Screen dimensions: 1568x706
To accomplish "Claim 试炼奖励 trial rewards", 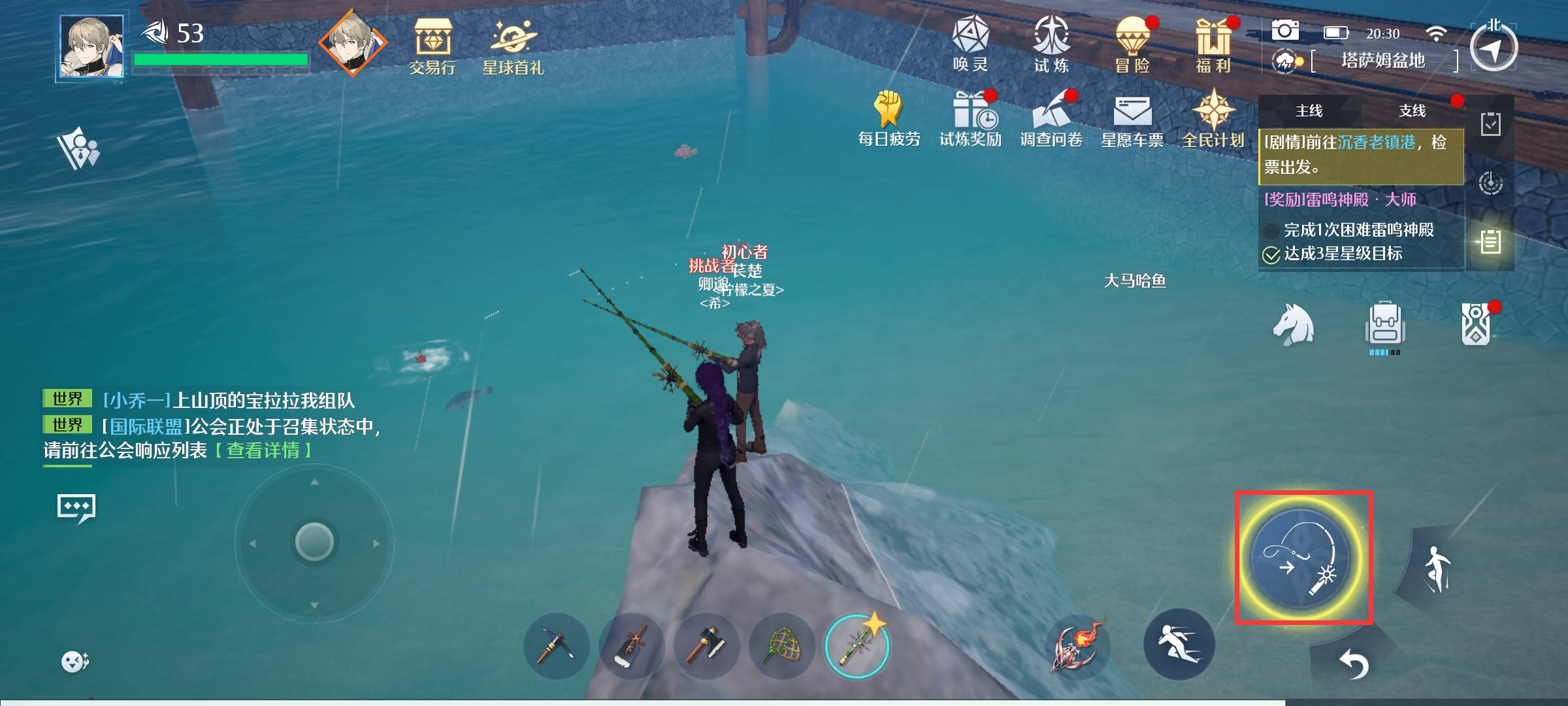I will pos(970,118).
